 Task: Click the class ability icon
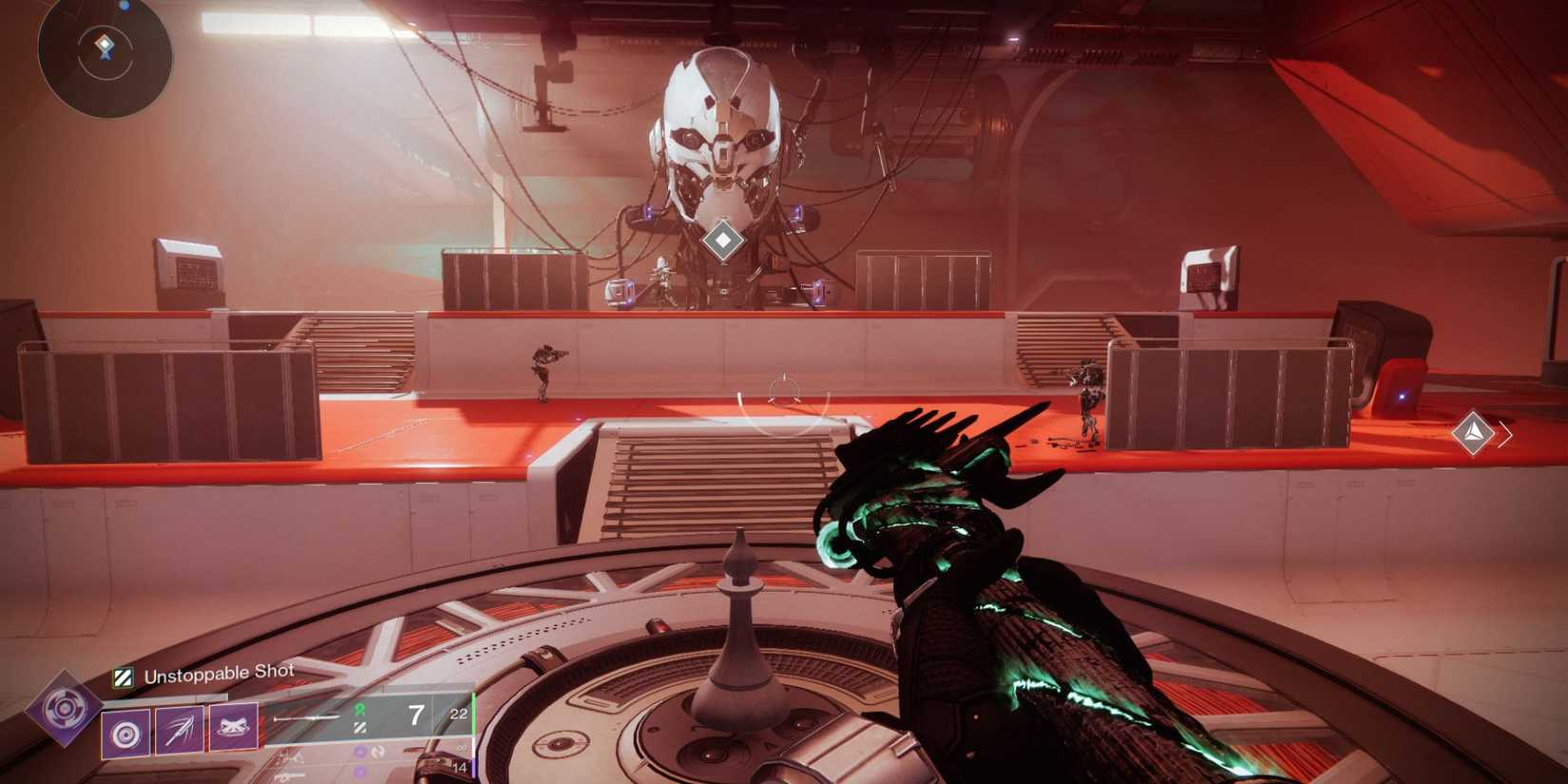pyautogui.click(x=125, y=732)
